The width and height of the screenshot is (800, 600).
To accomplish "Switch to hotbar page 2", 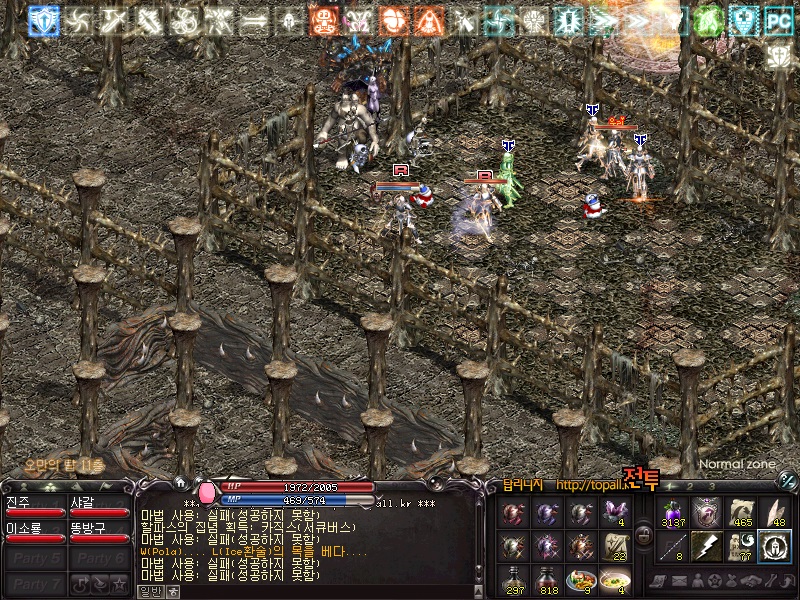I will pyautogui.click(x=689, y=487).
